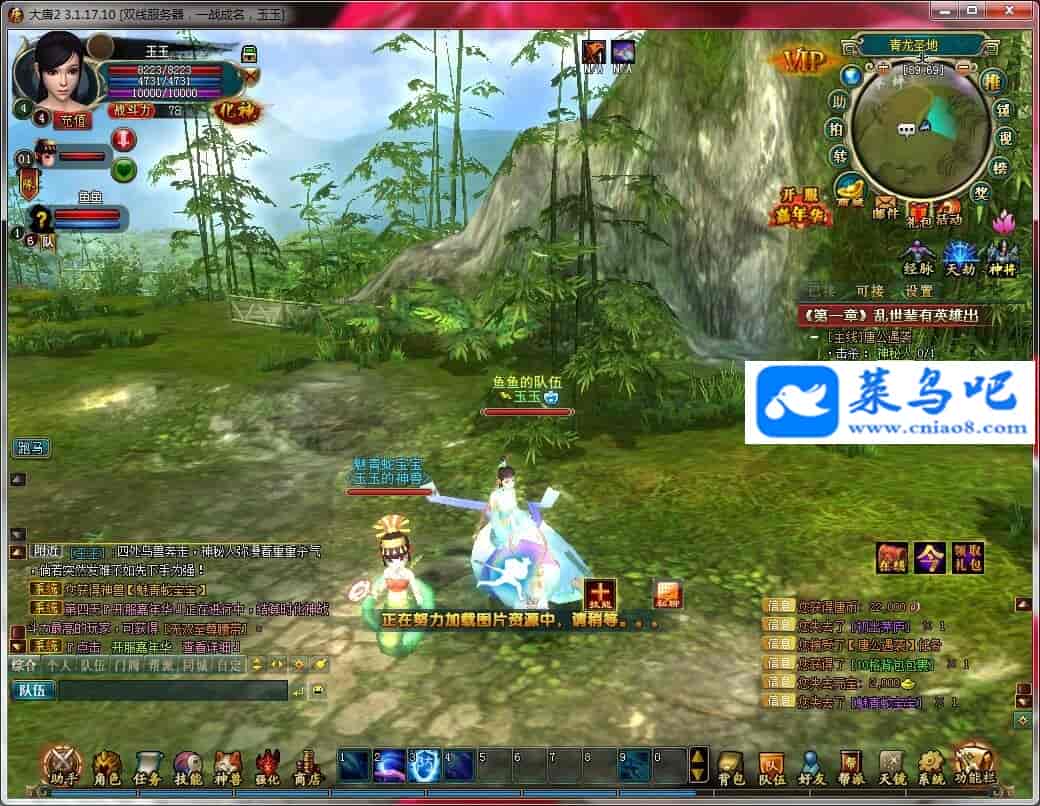Open the 背包 backpack
The width and height of the screenshot is (1040, 806).
(x=732, y=765)
